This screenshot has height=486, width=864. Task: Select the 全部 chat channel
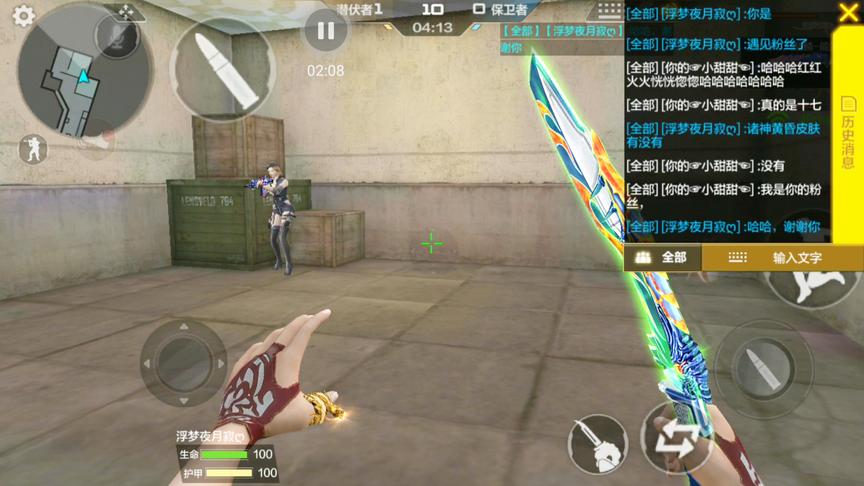click(663, 257)
